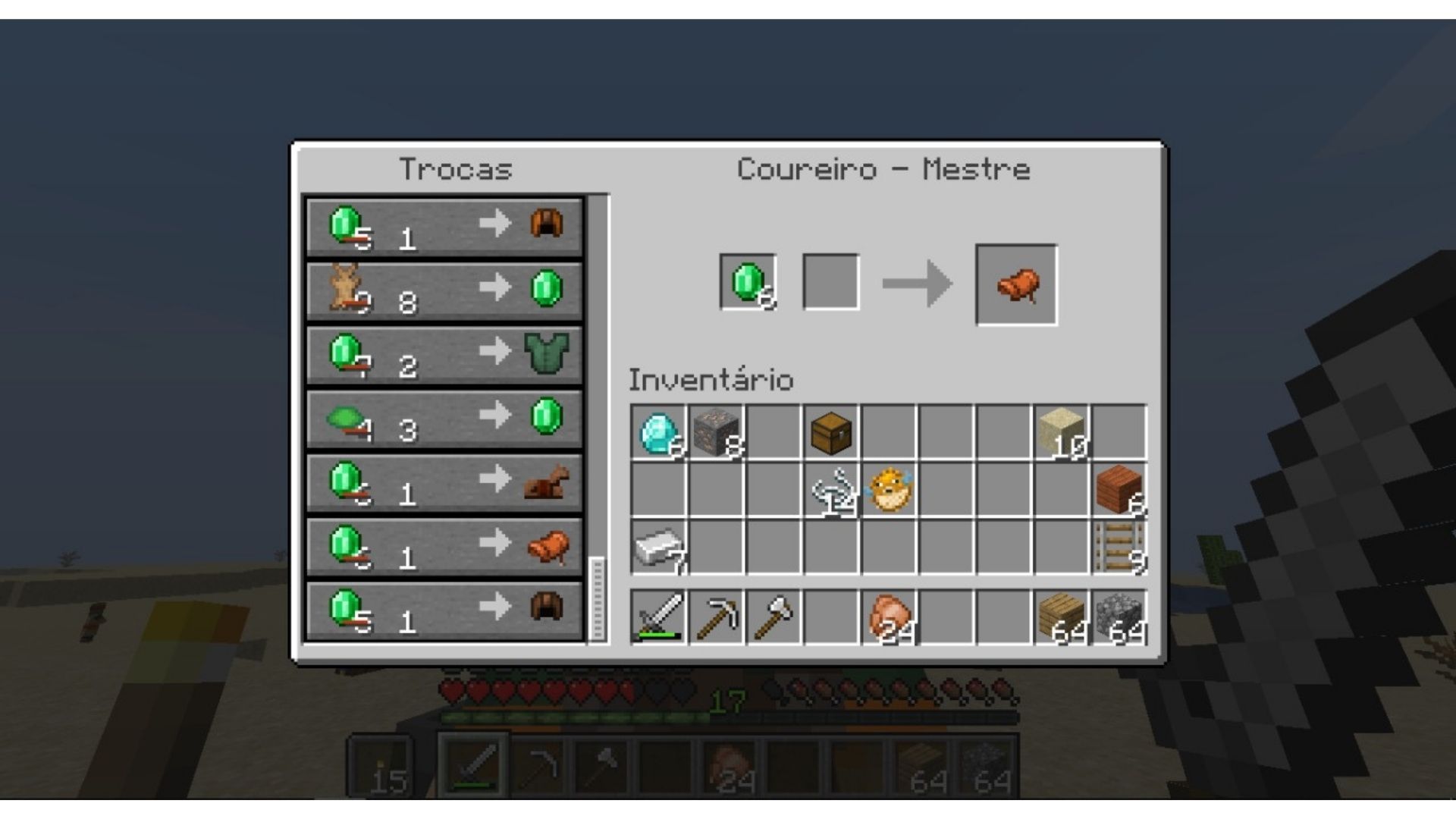Click the emerald in the trade input slot

[748, 282]
